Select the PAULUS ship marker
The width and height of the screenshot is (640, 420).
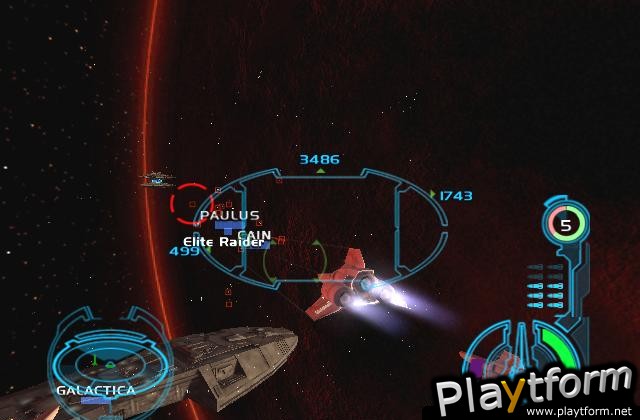(228, 215)
